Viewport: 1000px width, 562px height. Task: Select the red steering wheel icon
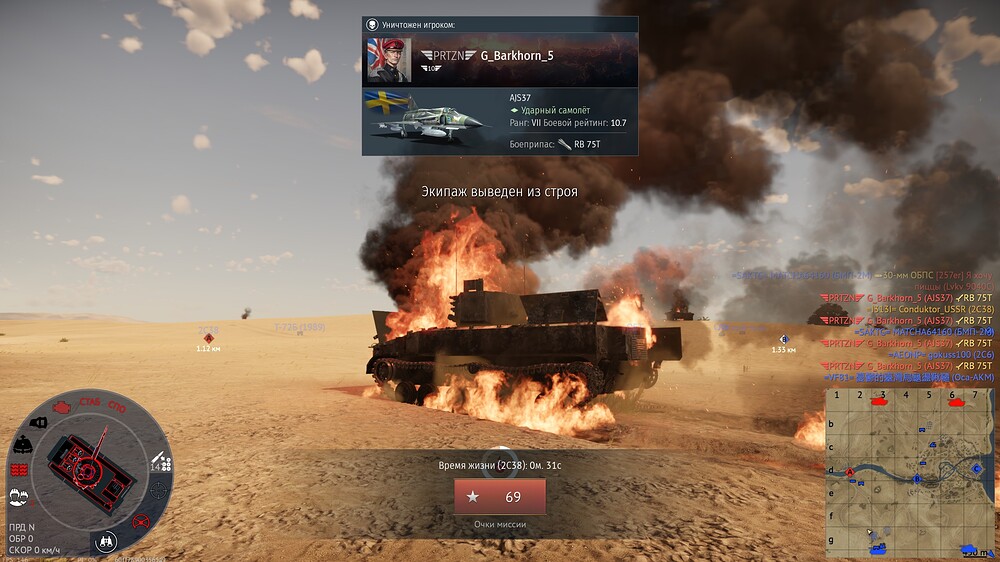click(141, 520)
